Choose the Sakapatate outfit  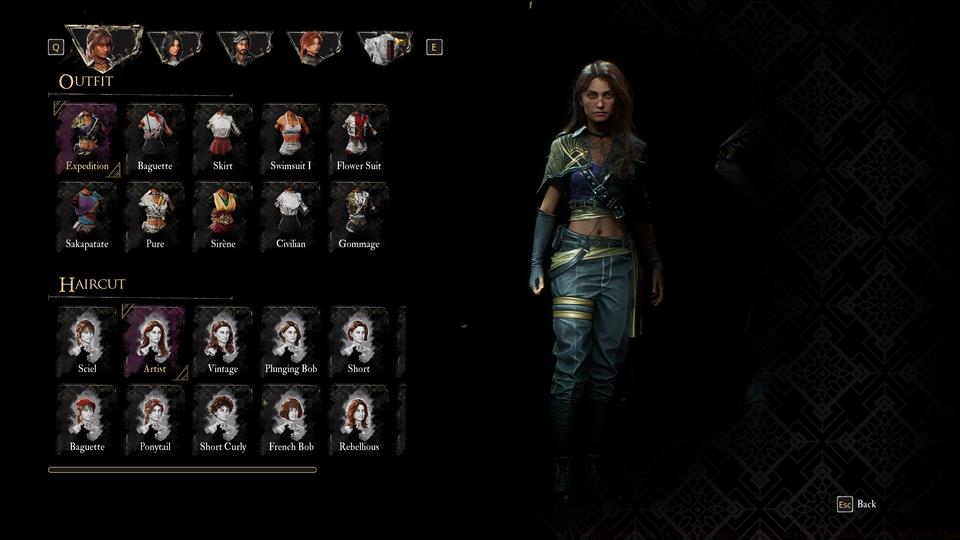point(87,216)
